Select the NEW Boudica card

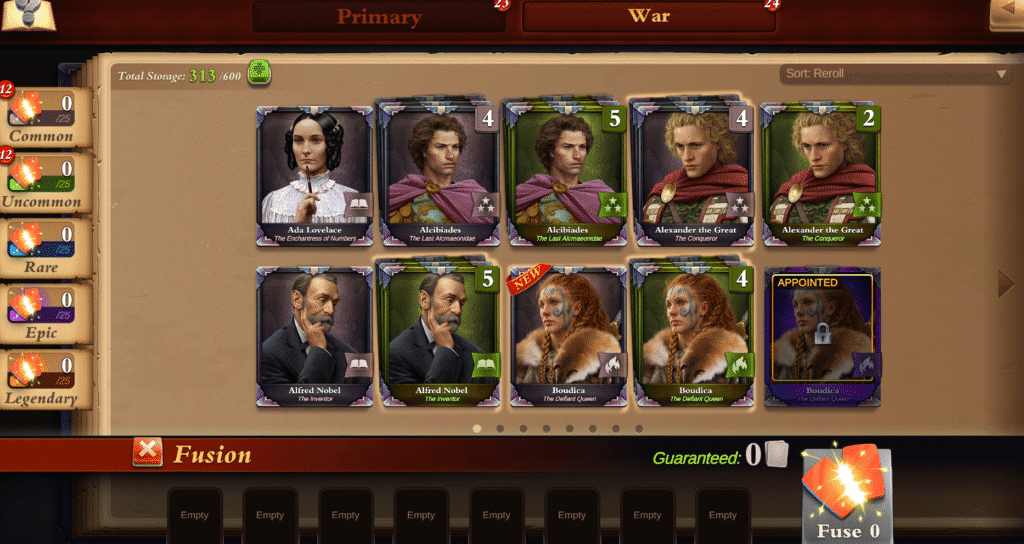[567, 336]
